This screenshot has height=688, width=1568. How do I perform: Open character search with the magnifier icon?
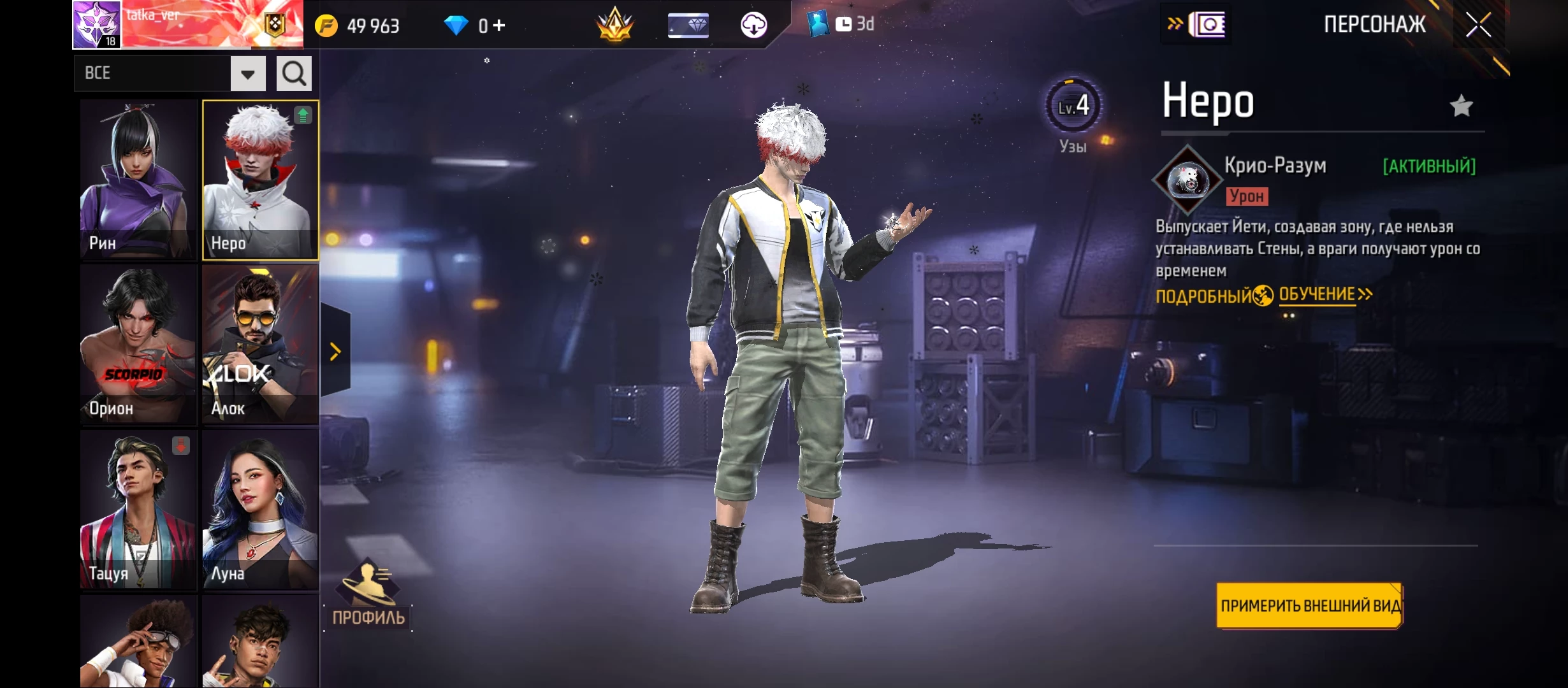pyautogui.click(x=294, y=74)
